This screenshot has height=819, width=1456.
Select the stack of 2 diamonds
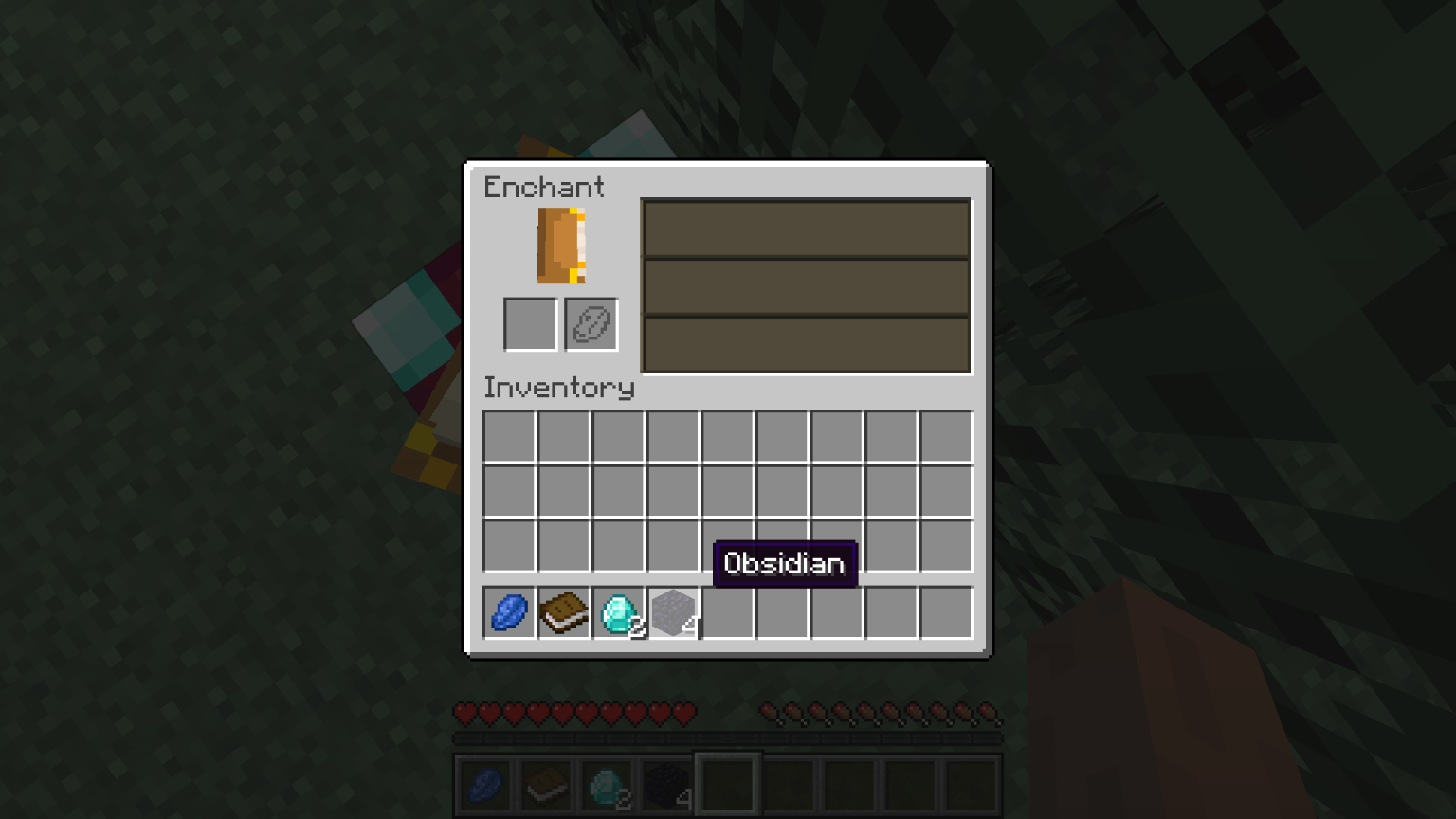coord(619,613)
